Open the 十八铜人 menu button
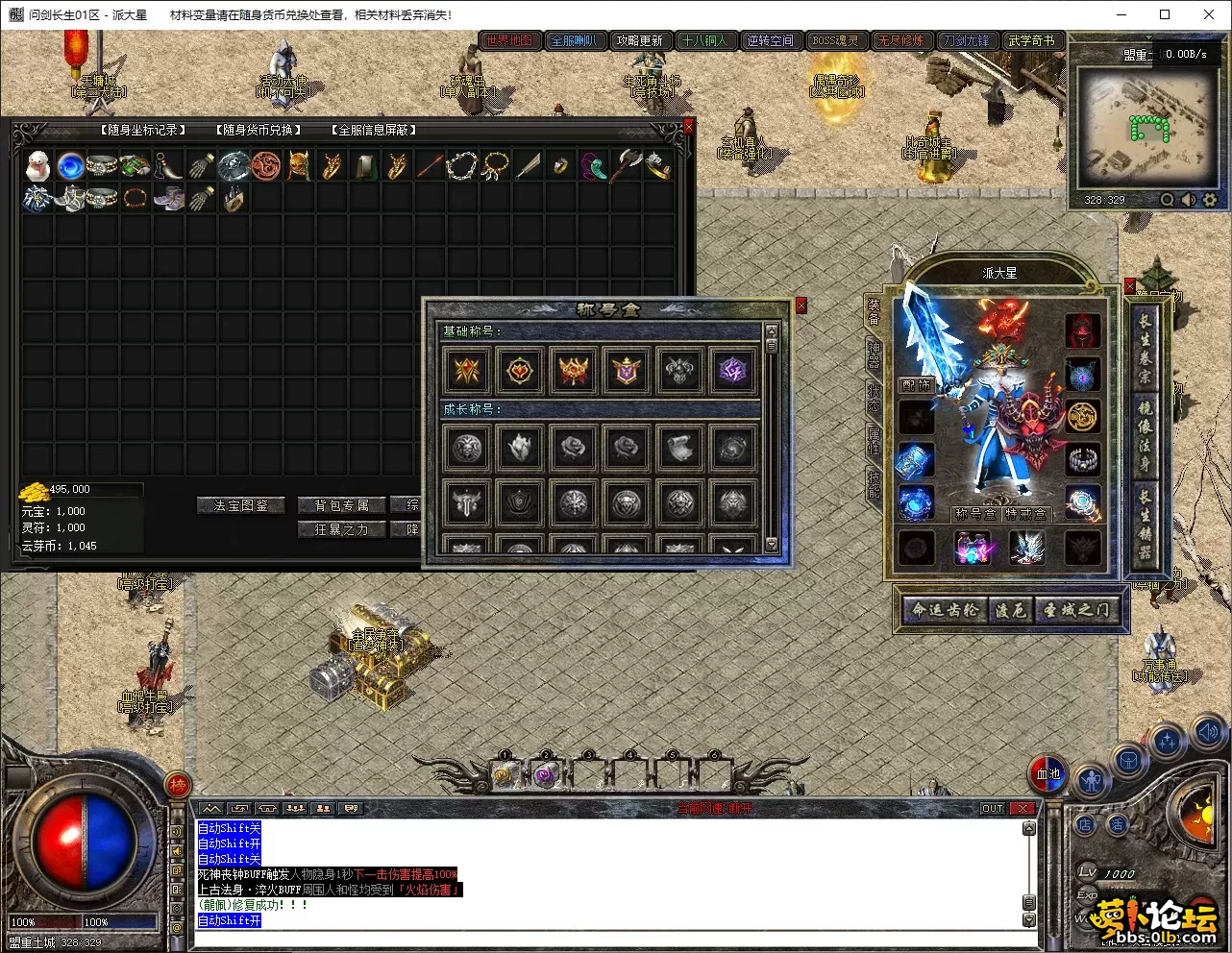The height and width of the screenshot is (953, 1232). tap(704, 40)
